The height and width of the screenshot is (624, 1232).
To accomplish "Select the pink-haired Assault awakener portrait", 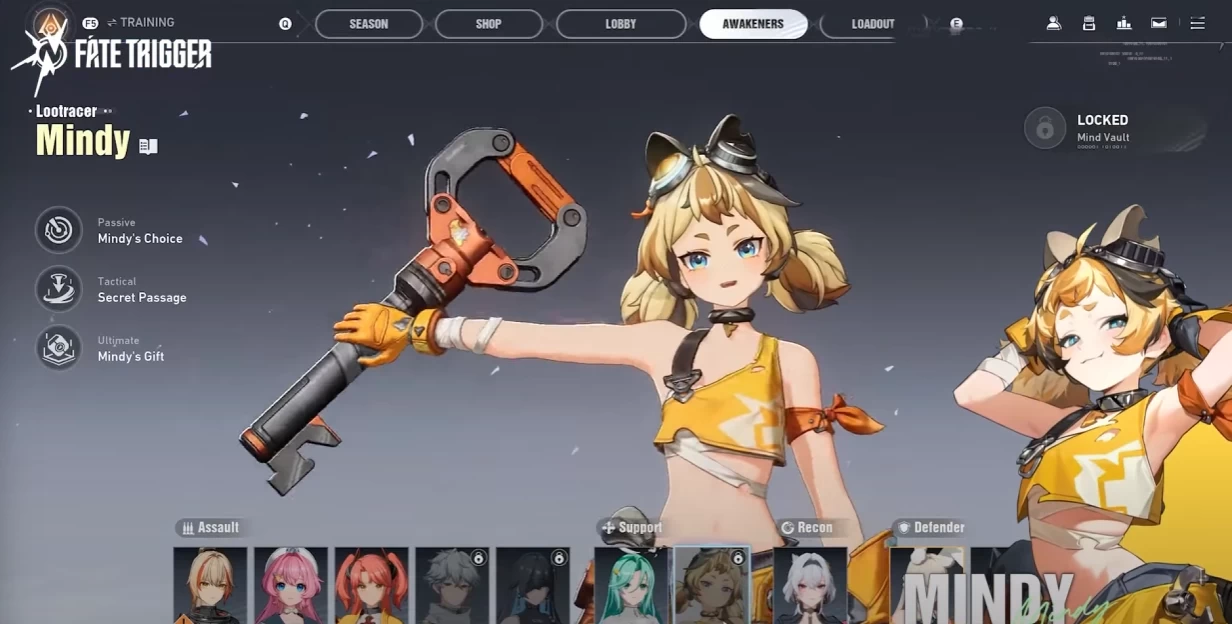I will (290, 585).
